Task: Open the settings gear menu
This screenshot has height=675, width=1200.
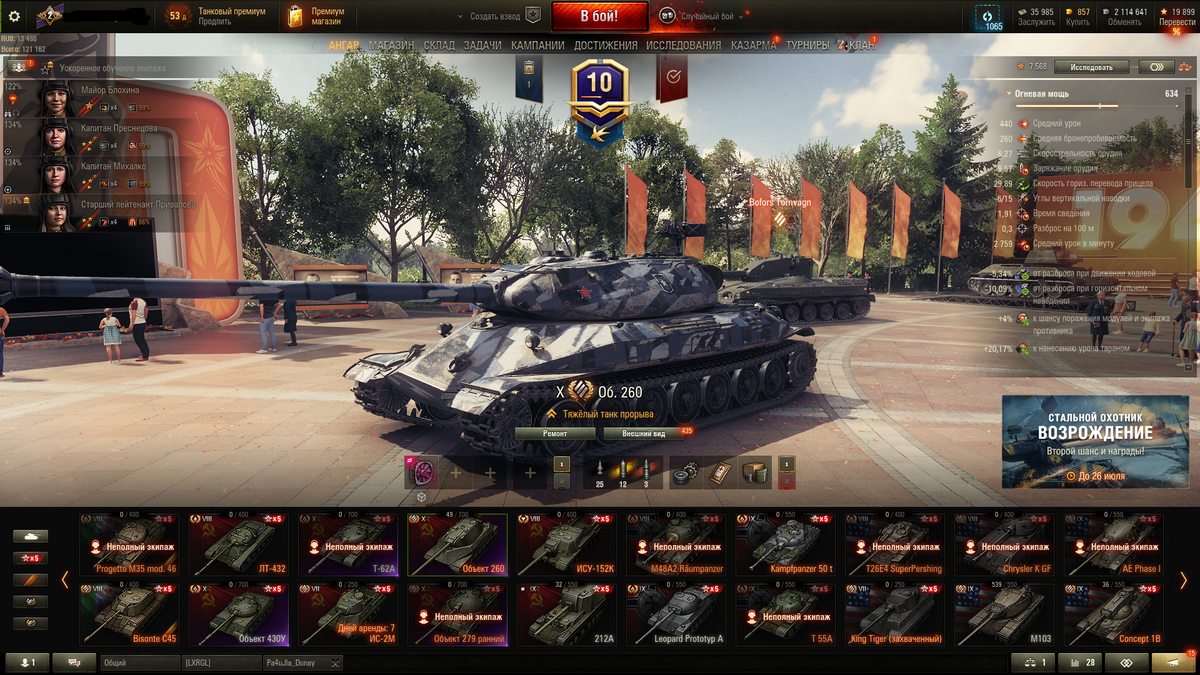Action: pyautogui.click(x=14, y=16)
